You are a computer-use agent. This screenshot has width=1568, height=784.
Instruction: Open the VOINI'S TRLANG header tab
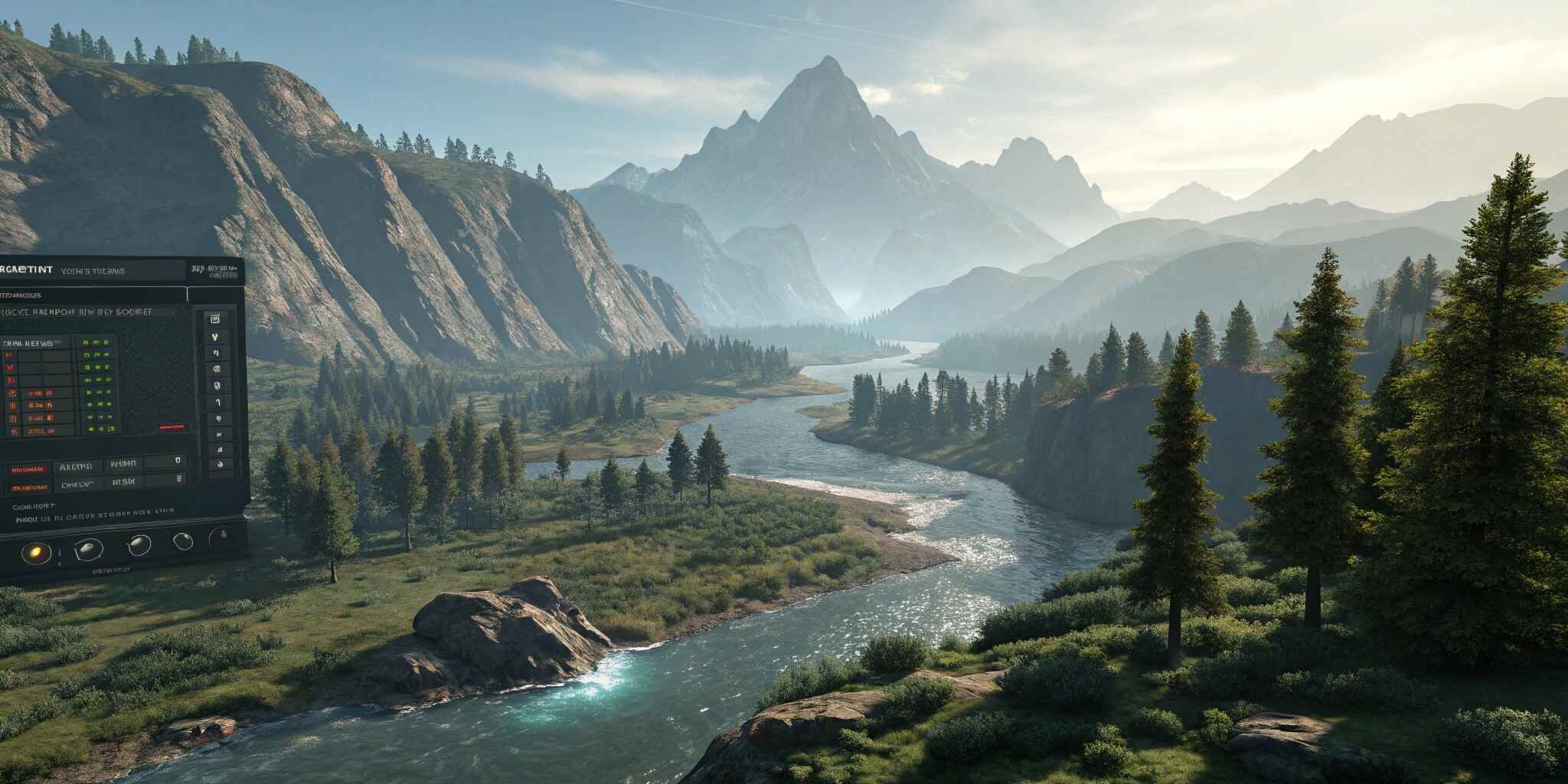(x=92, y=271)
